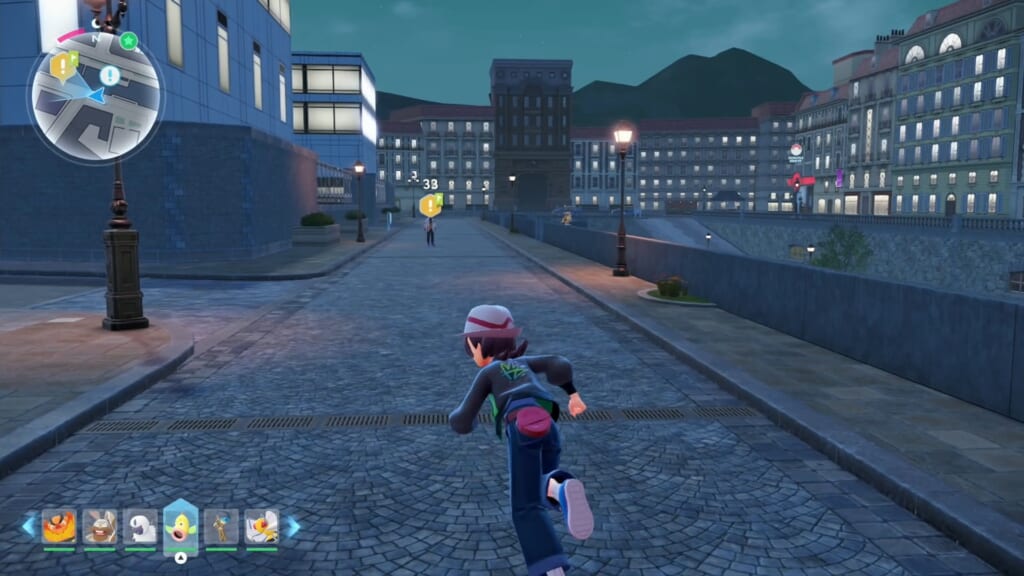The height and width of the screenshot is (576, 1024).
Task: Pick the highlighted yellow Weepinbell slot
Action: point(181,525)
